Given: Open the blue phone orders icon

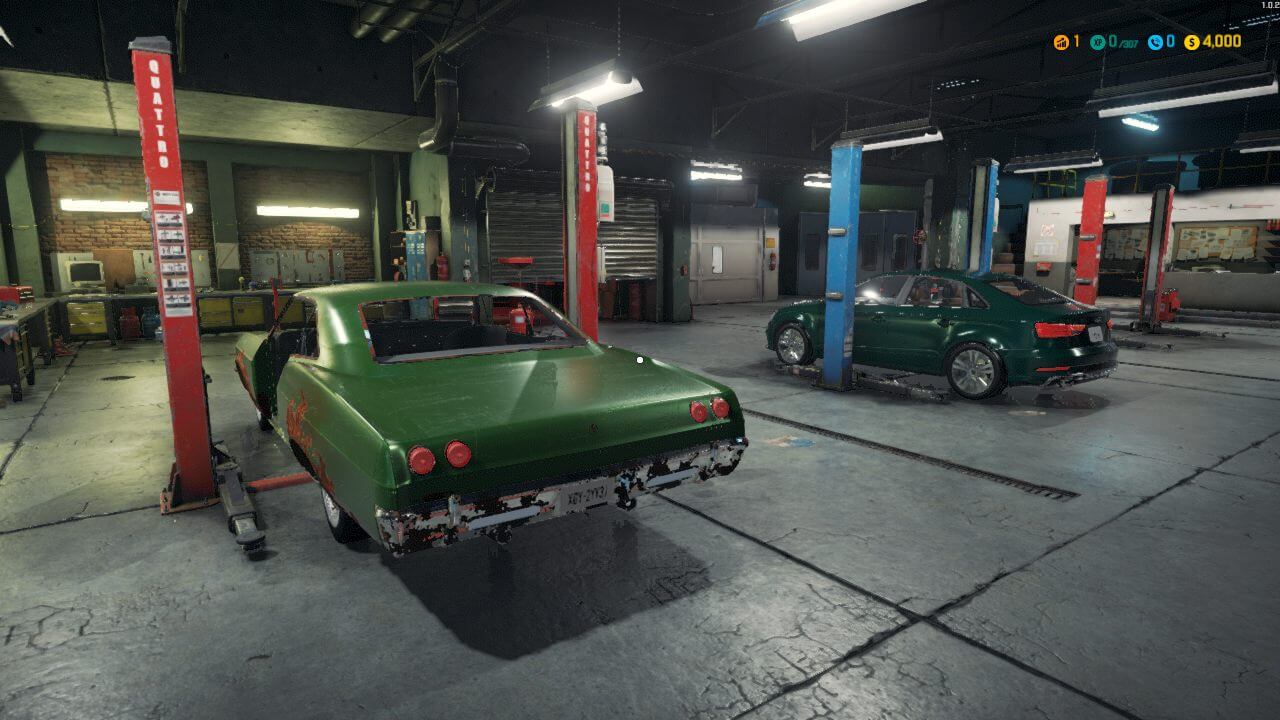Looking at the screenshot, I should tap(1155, 42).
